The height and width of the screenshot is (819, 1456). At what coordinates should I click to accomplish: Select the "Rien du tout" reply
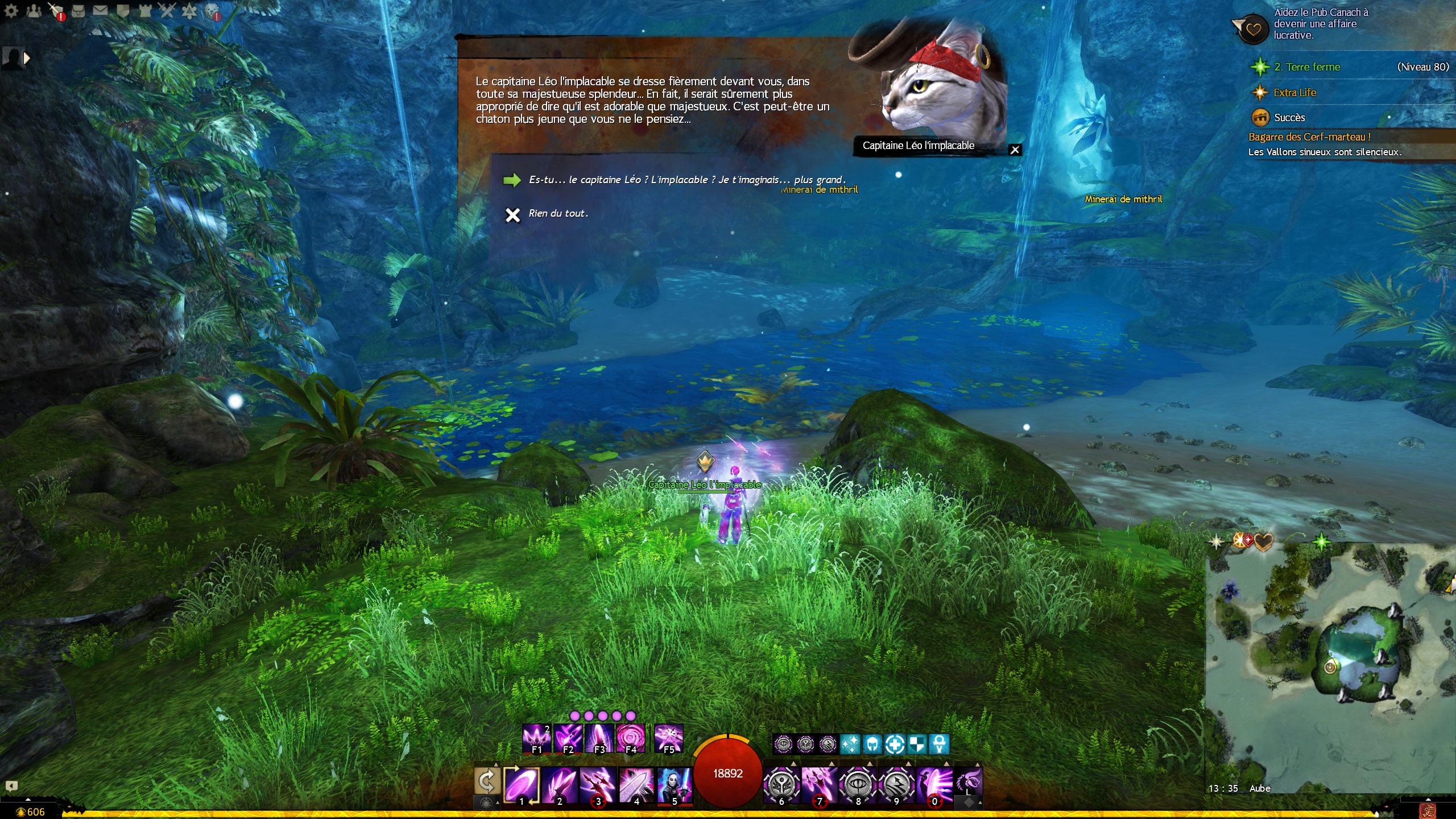tap(557, 214)
